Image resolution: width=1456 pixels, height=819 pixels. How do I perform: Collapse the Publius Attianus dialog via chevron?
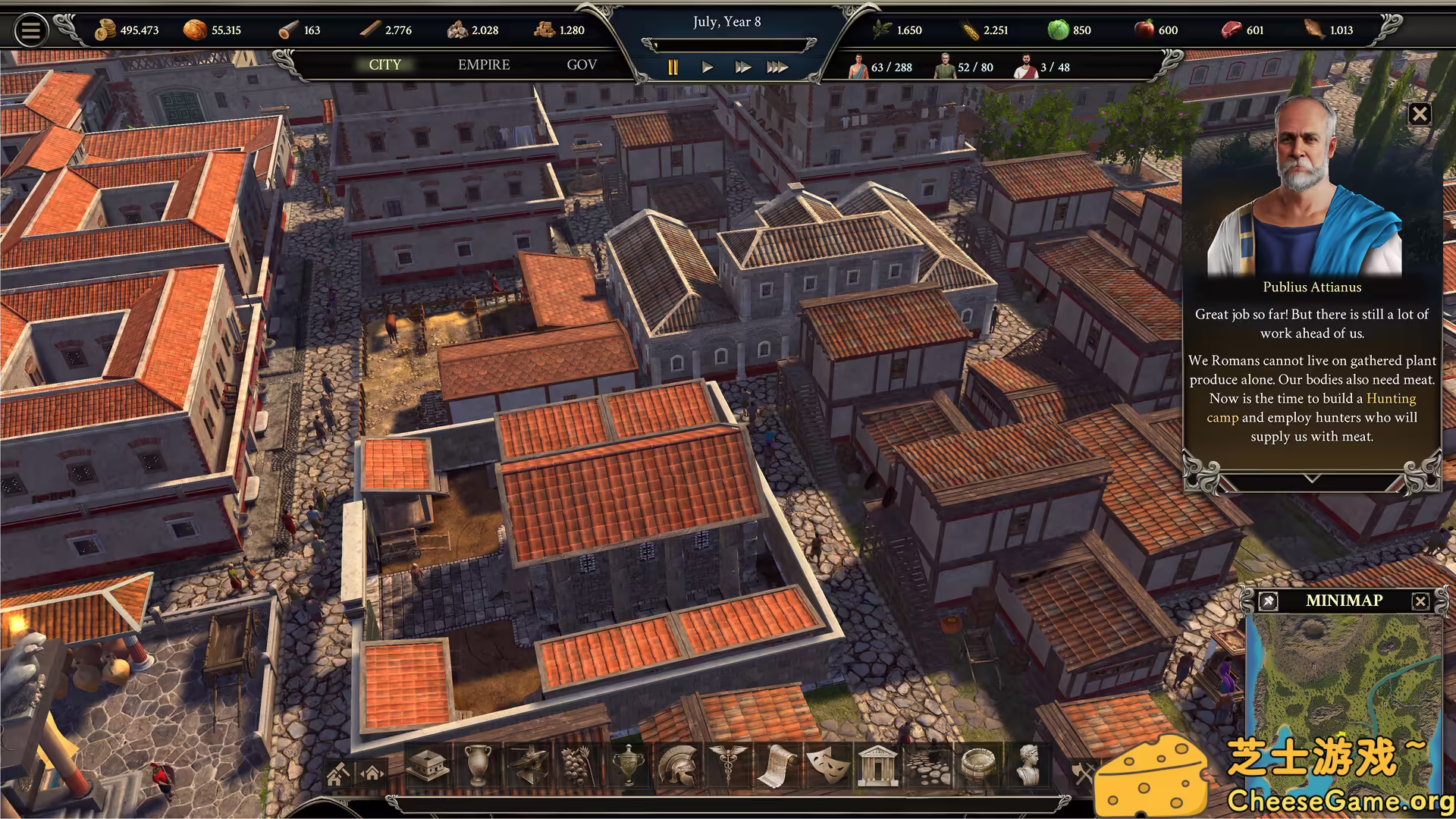1310,479
